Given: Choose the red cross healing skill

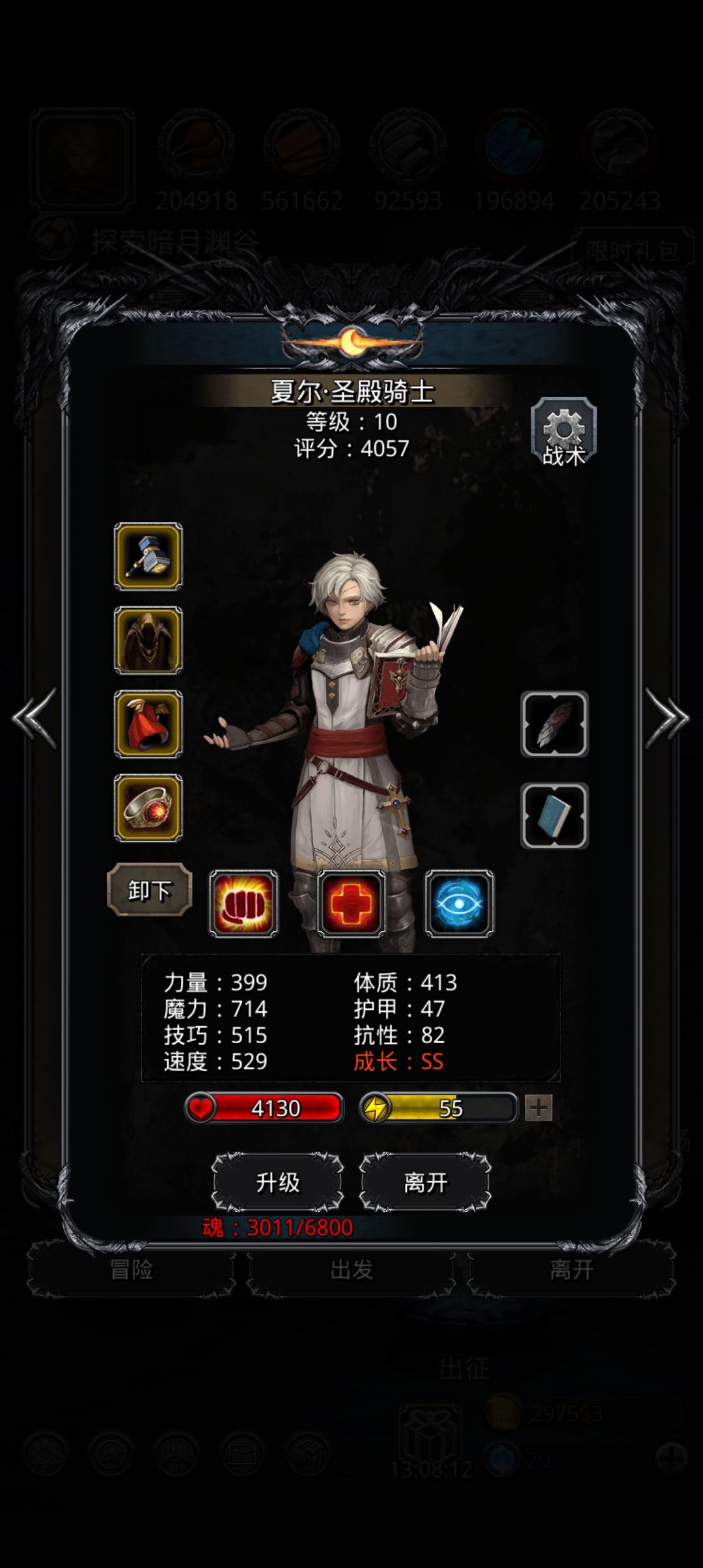Looking at the screenshot, I should (x=351, y=904).
